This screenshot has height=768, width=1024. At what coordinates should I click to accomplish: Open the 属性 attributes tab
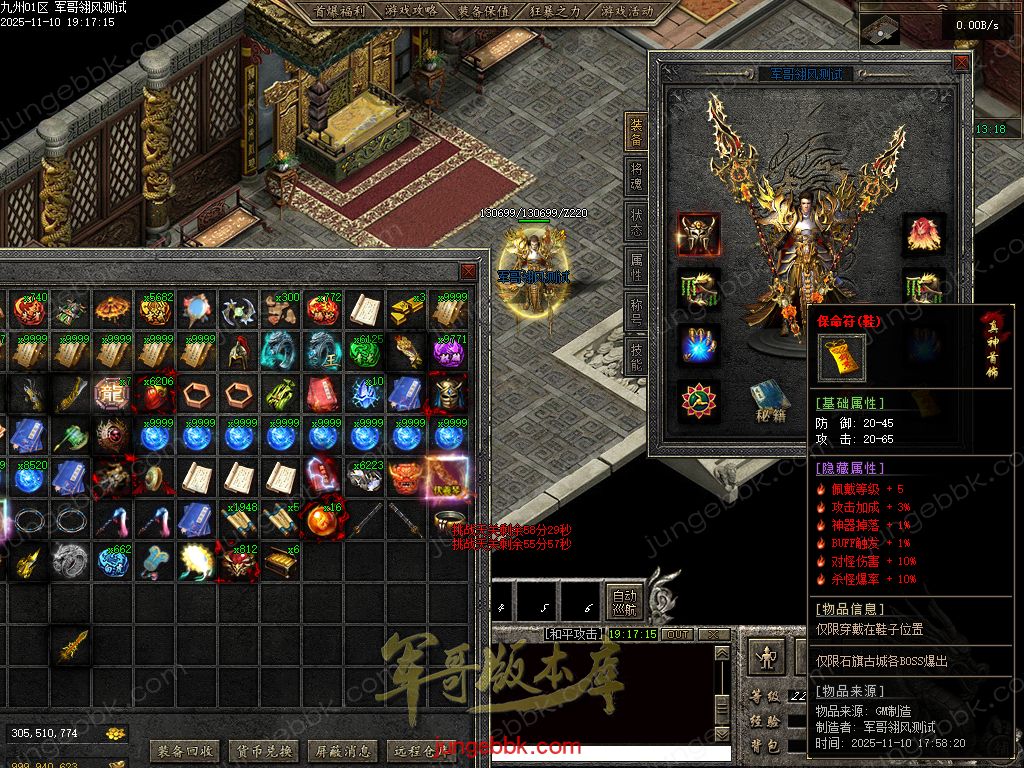pyautogui.click(x=636, y=267)
